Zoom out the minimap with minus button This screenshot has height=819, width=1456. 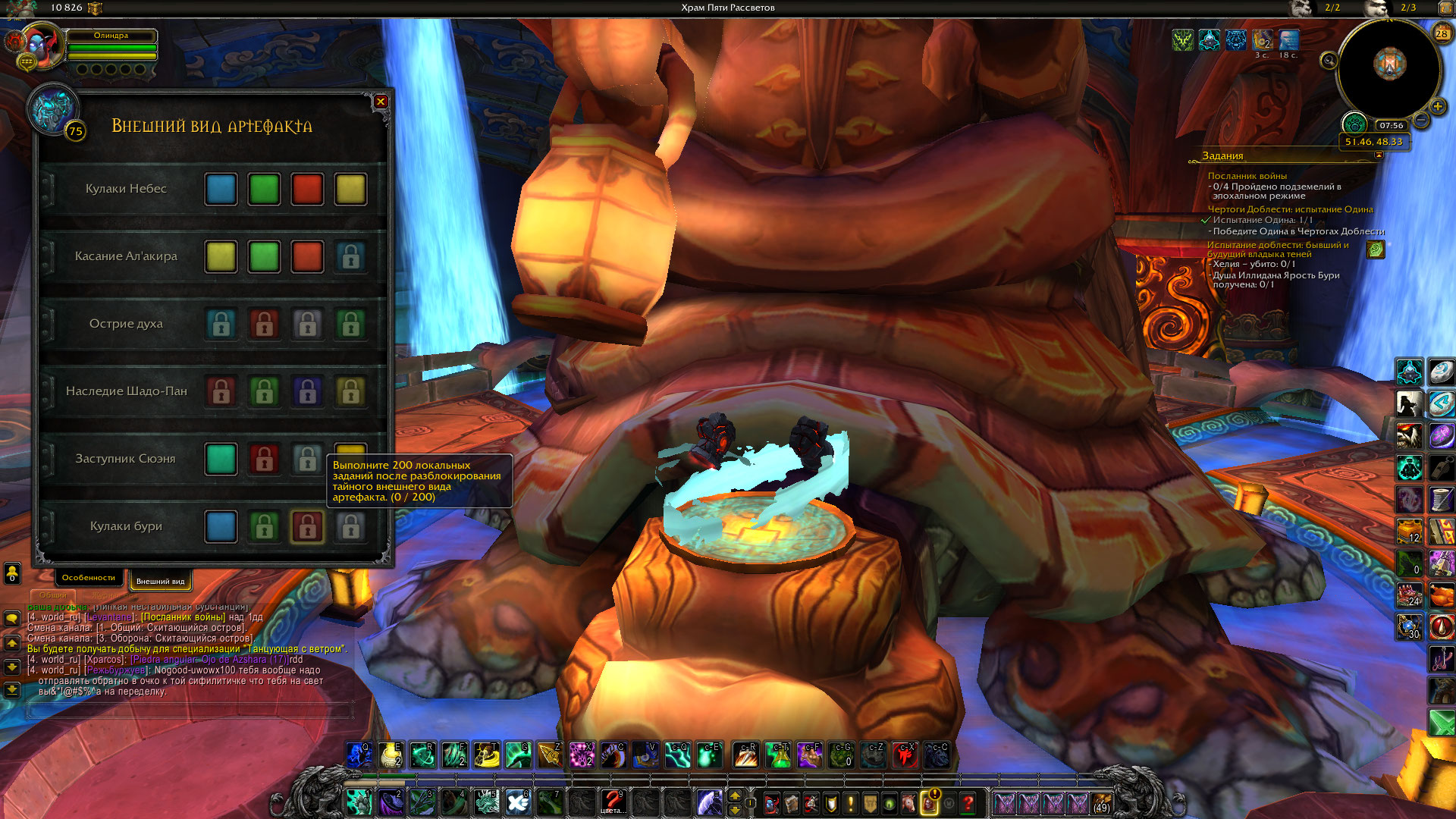tap(1422, 120)
